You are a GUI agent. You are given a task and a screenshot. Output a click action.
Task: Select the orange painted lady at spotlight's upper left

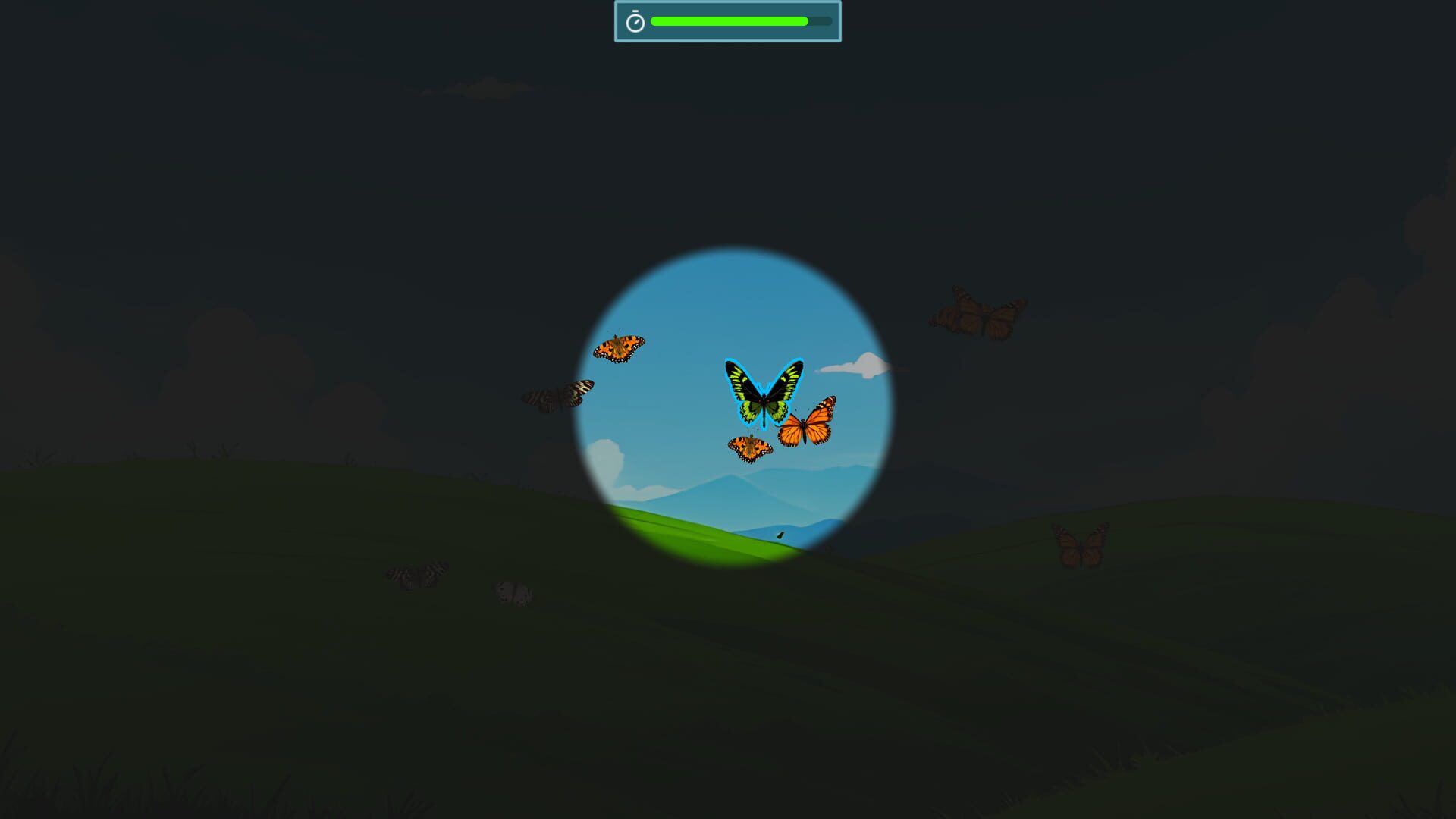click(x=620, y=348)
